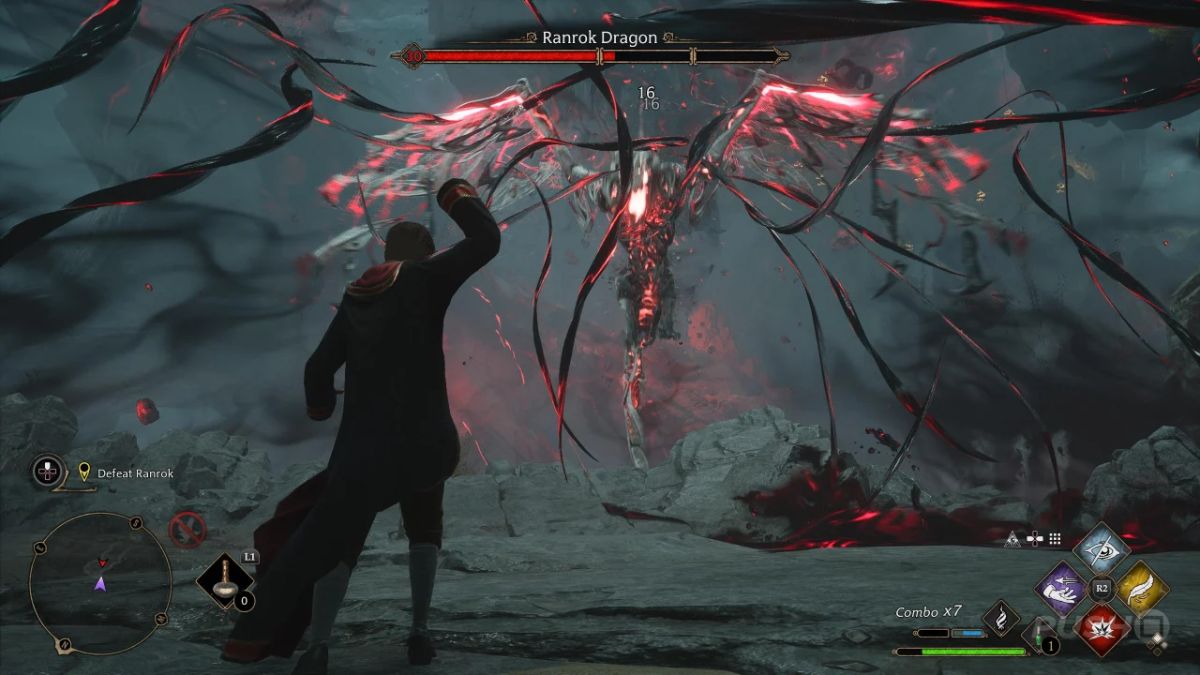1200x675 pixels.
Task: Cast the Disillusionment eye spell
Action: (1101, 547)
